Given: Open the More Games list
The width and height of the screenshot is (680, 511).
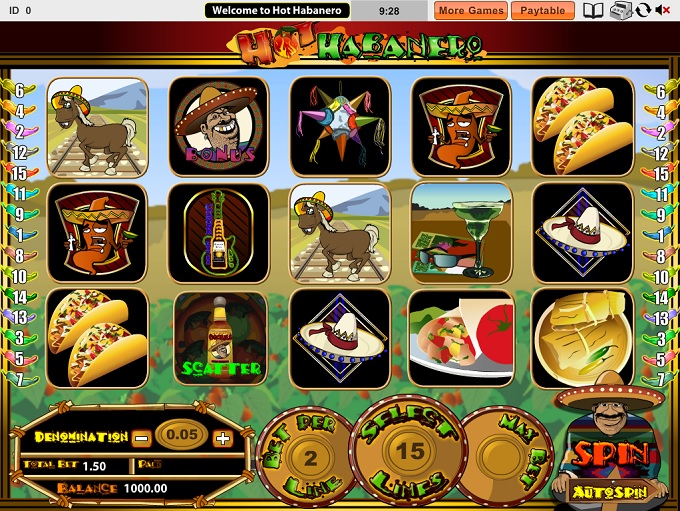Looking at the screenshot, I should [x=471, y=11].
